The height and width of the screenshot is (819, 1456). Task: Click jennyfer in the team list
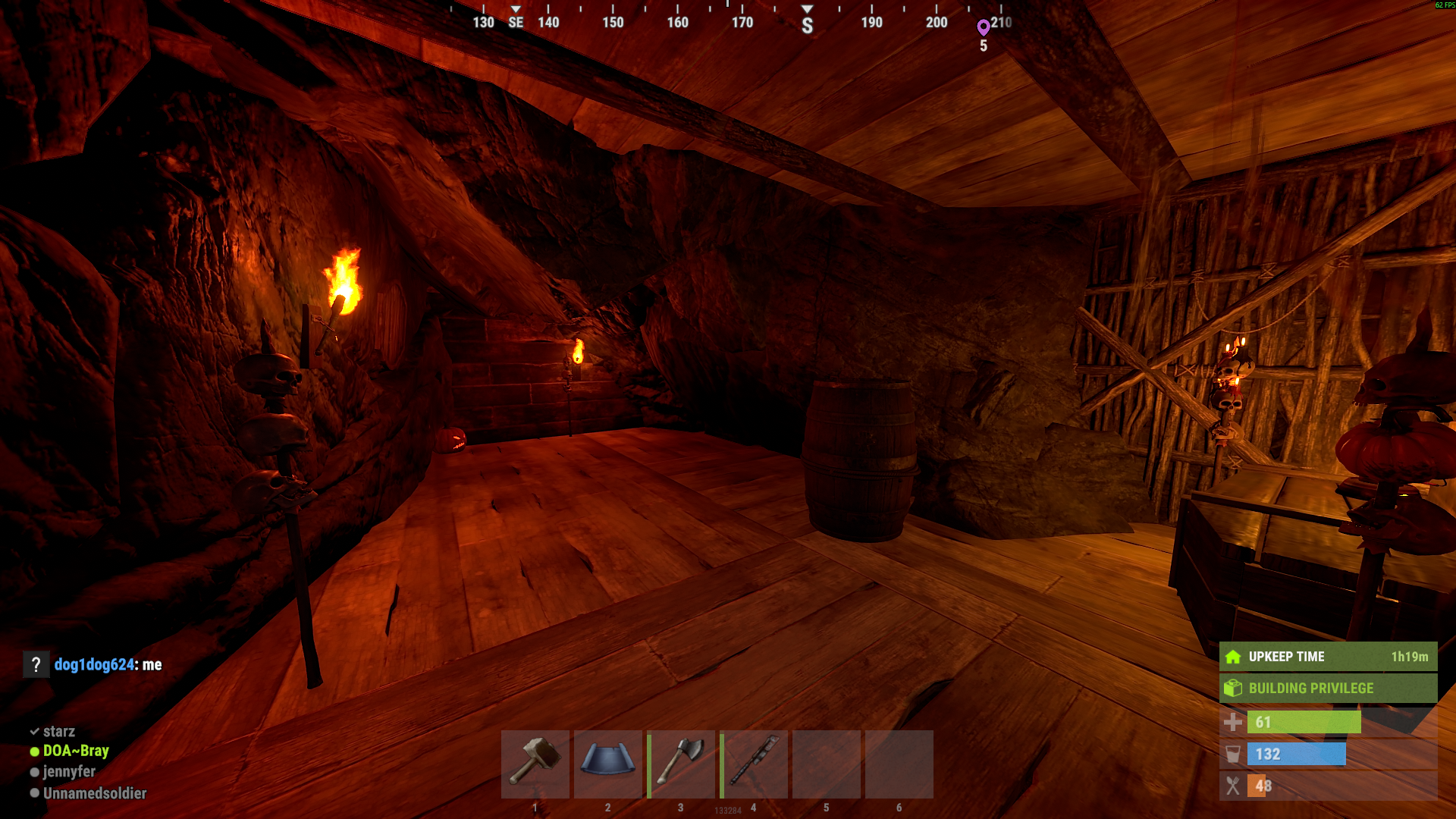(x=69, y=772)
